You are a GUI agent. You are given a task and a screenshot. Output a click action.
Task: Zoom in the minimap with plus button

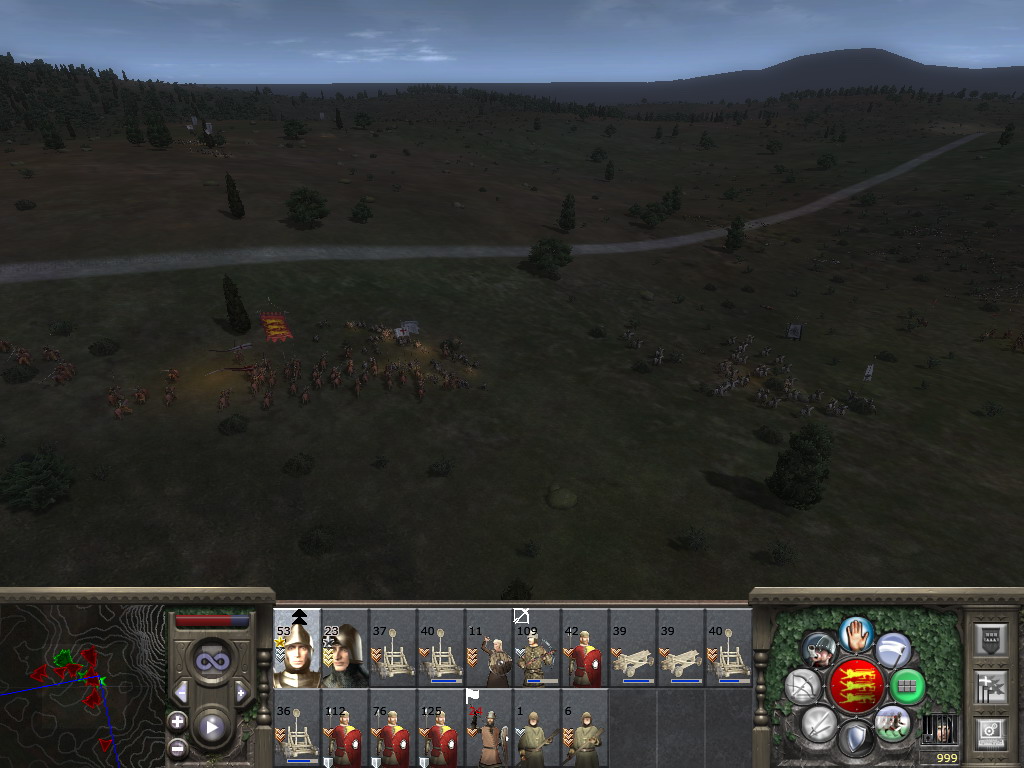point(177,720)
